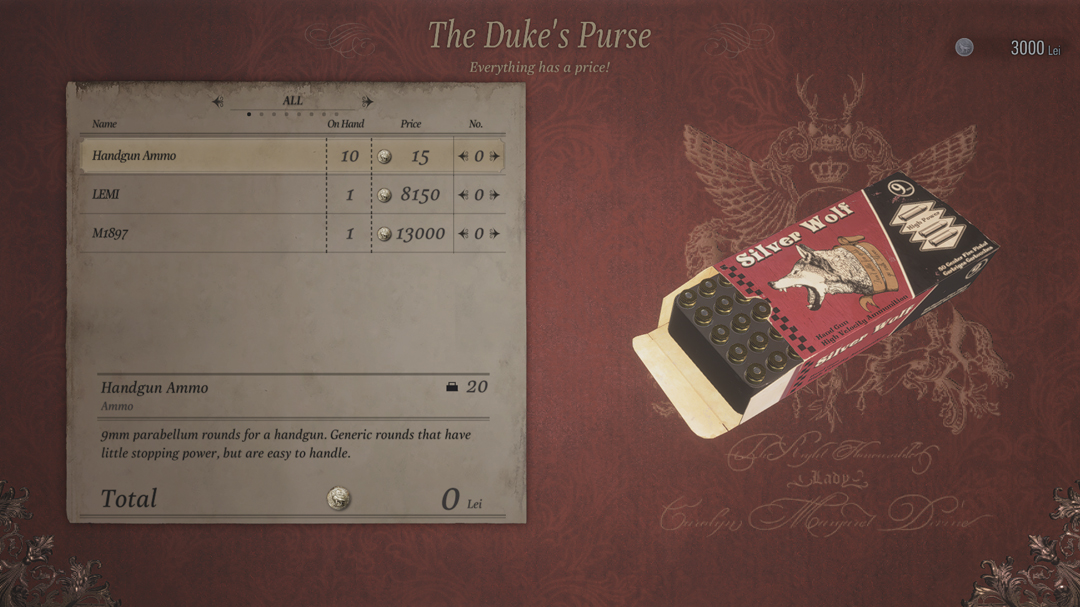
Task: Switch to the previous shop category
Action: point(218,101)
